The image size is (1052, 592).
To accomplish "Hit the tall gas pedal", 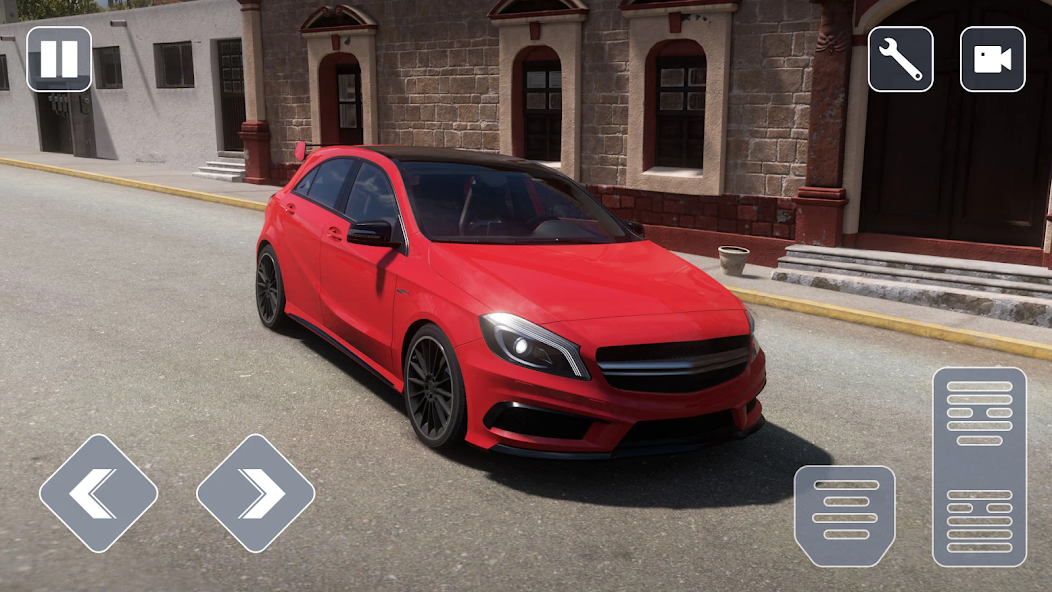I will pyautogui.click(x=979, y=466).
